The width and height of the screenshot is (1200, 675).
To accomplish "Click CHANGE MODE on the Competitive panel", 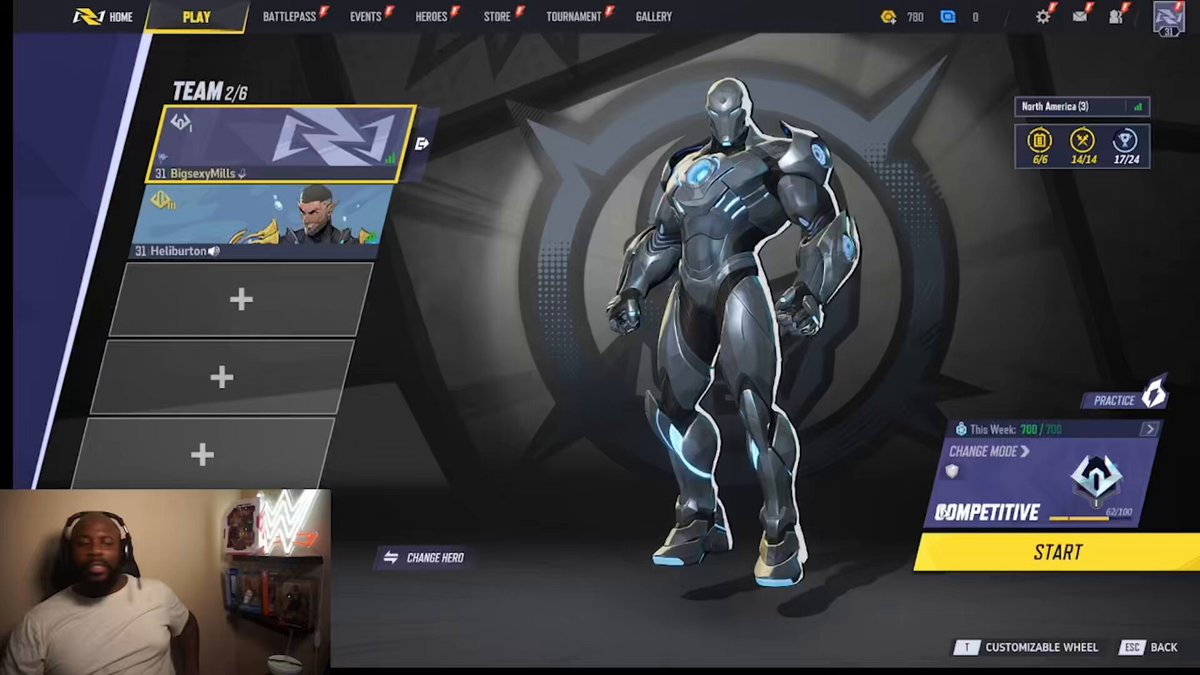I will click(x=988, y=452).
